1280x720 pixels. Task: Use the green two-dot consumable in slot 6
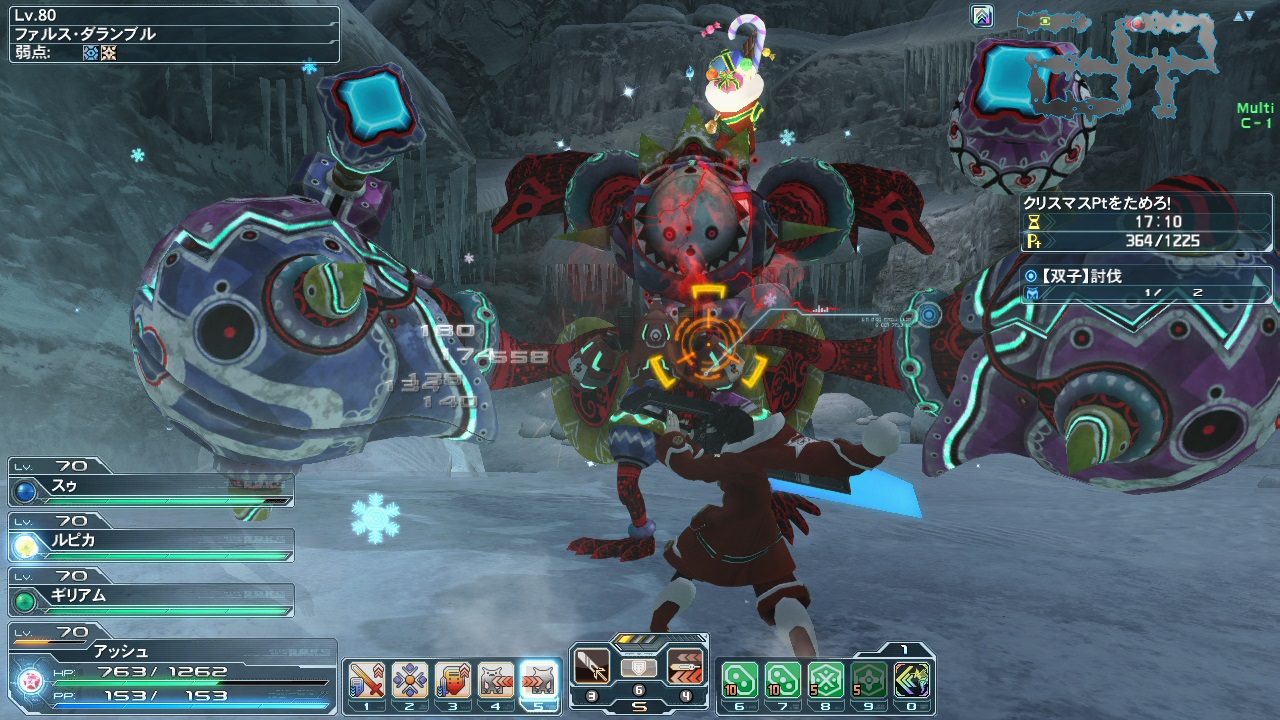739,680
